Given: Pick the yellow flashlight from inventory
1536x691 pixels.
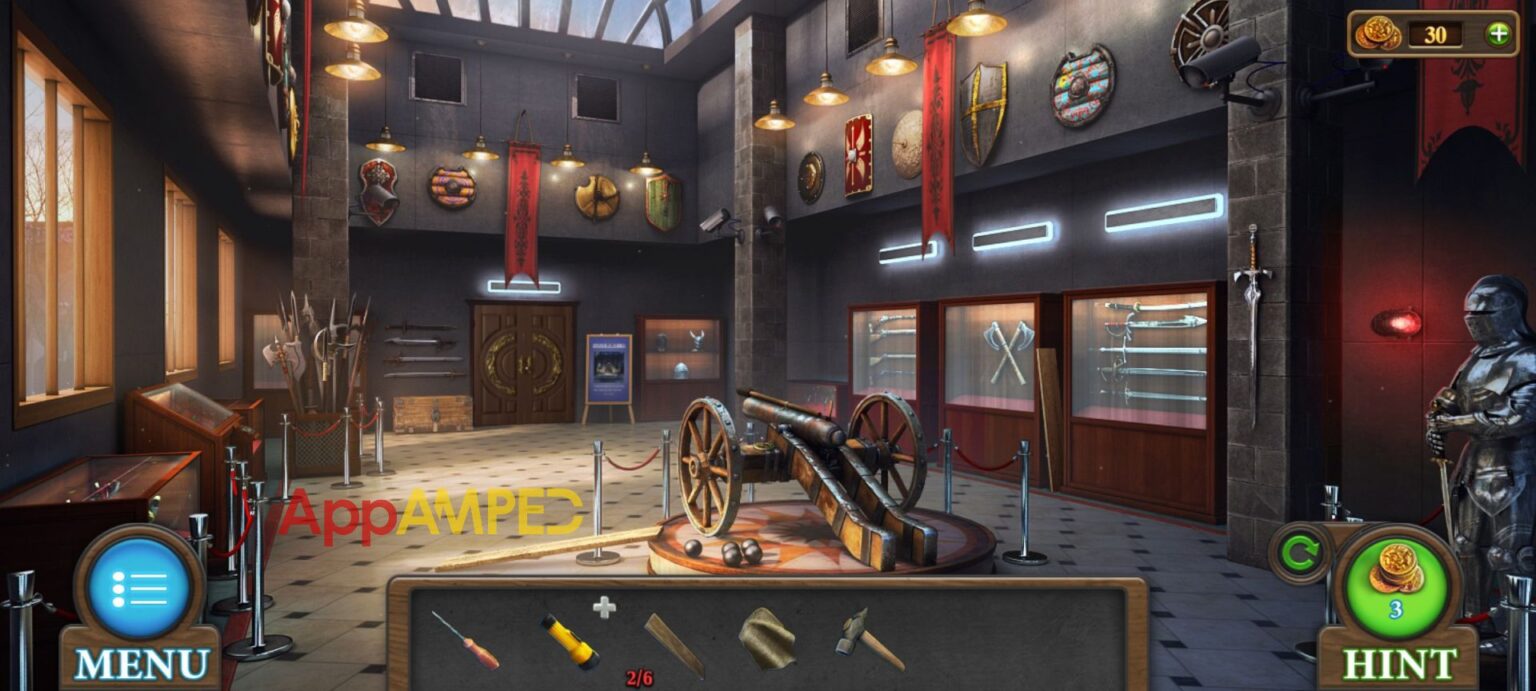Looking at the screenshot, I should 570,641.
